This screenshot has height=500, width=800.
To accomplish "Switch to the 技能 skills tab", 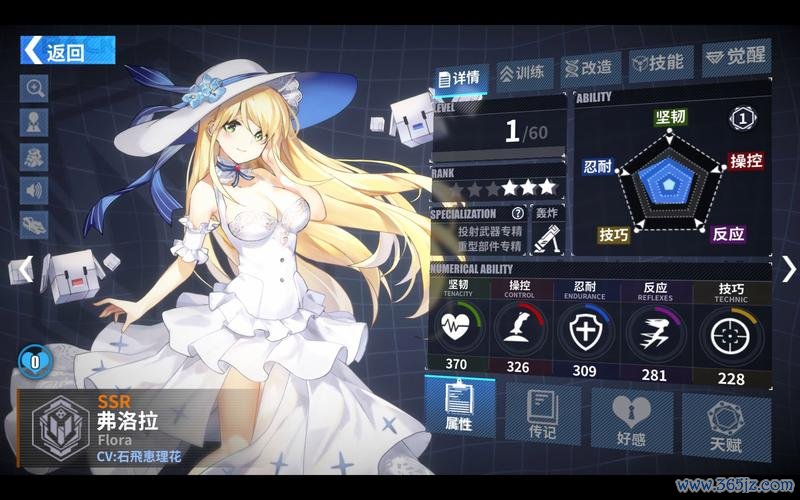I will 657,63.
